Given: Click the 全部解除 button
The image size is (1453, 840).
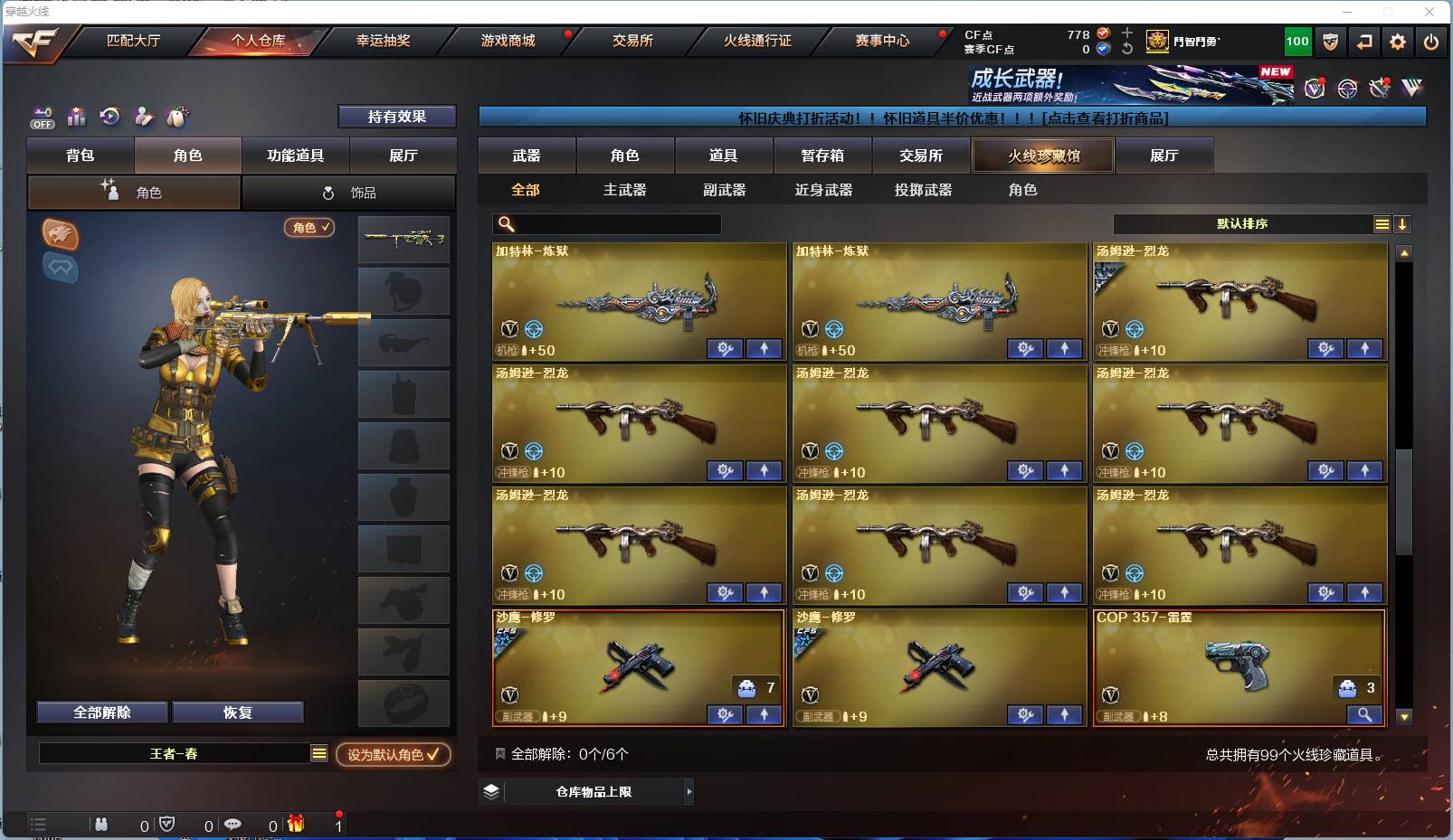Looking at the screenshot, I should pyautogui.click(x=100, y=713).
